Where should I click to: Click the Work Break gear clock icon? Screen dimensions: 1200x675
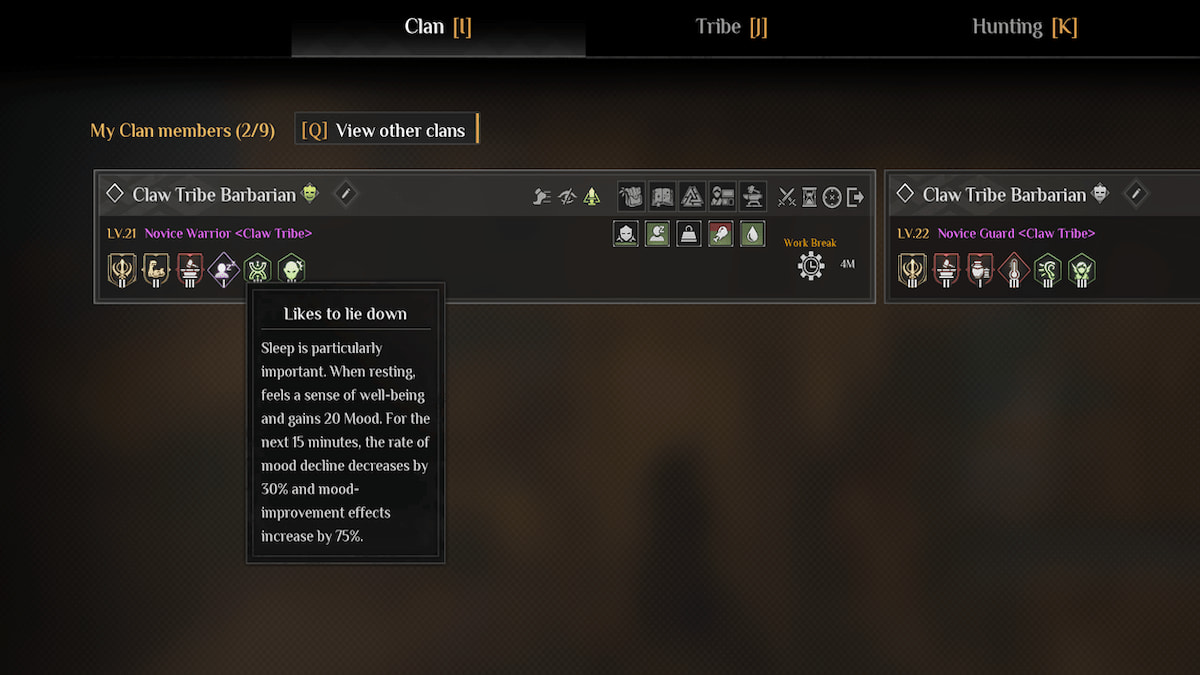(811, 265)
